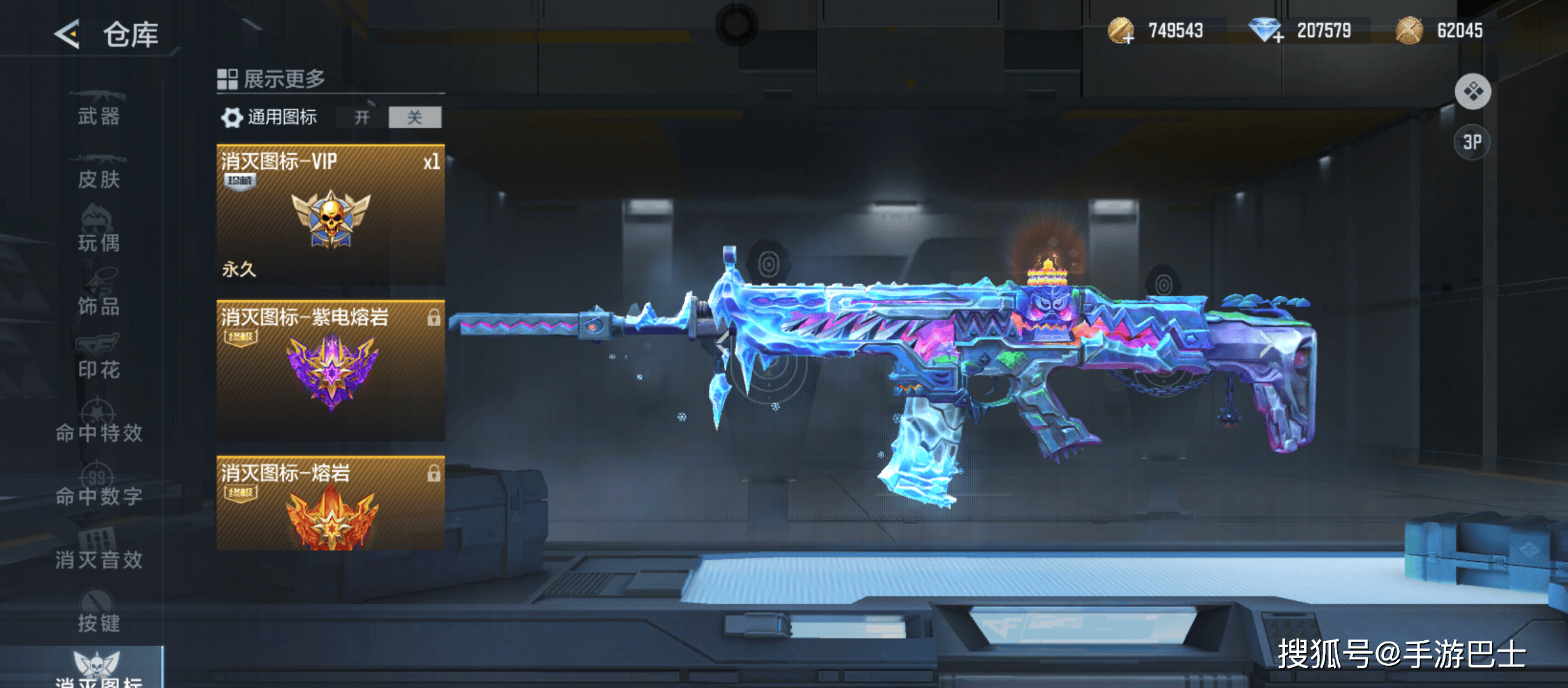Screen dimensions: 1568x688
Task: Select the 按键 buttons category
Action: pos(99,616)
